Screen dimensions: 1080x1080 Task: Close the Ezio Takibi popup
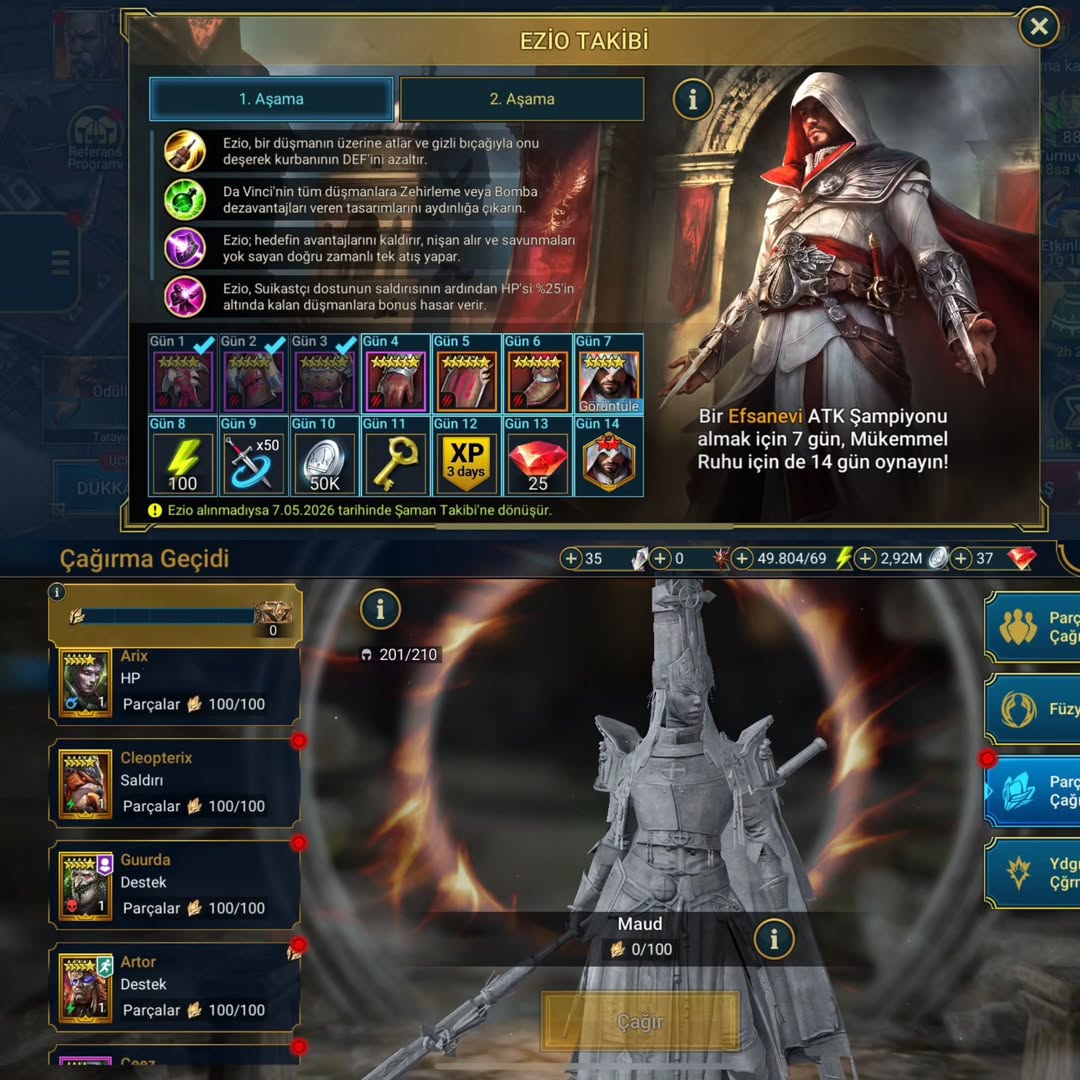click(x=1039, y=27)
